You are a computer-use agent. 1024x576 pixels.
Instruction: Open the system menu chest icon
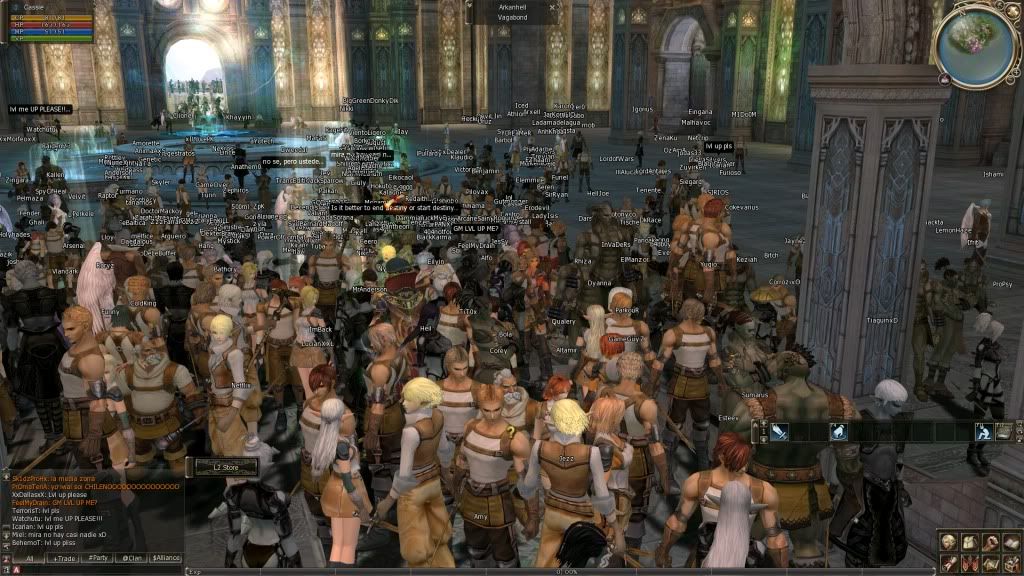point(1011,563)
